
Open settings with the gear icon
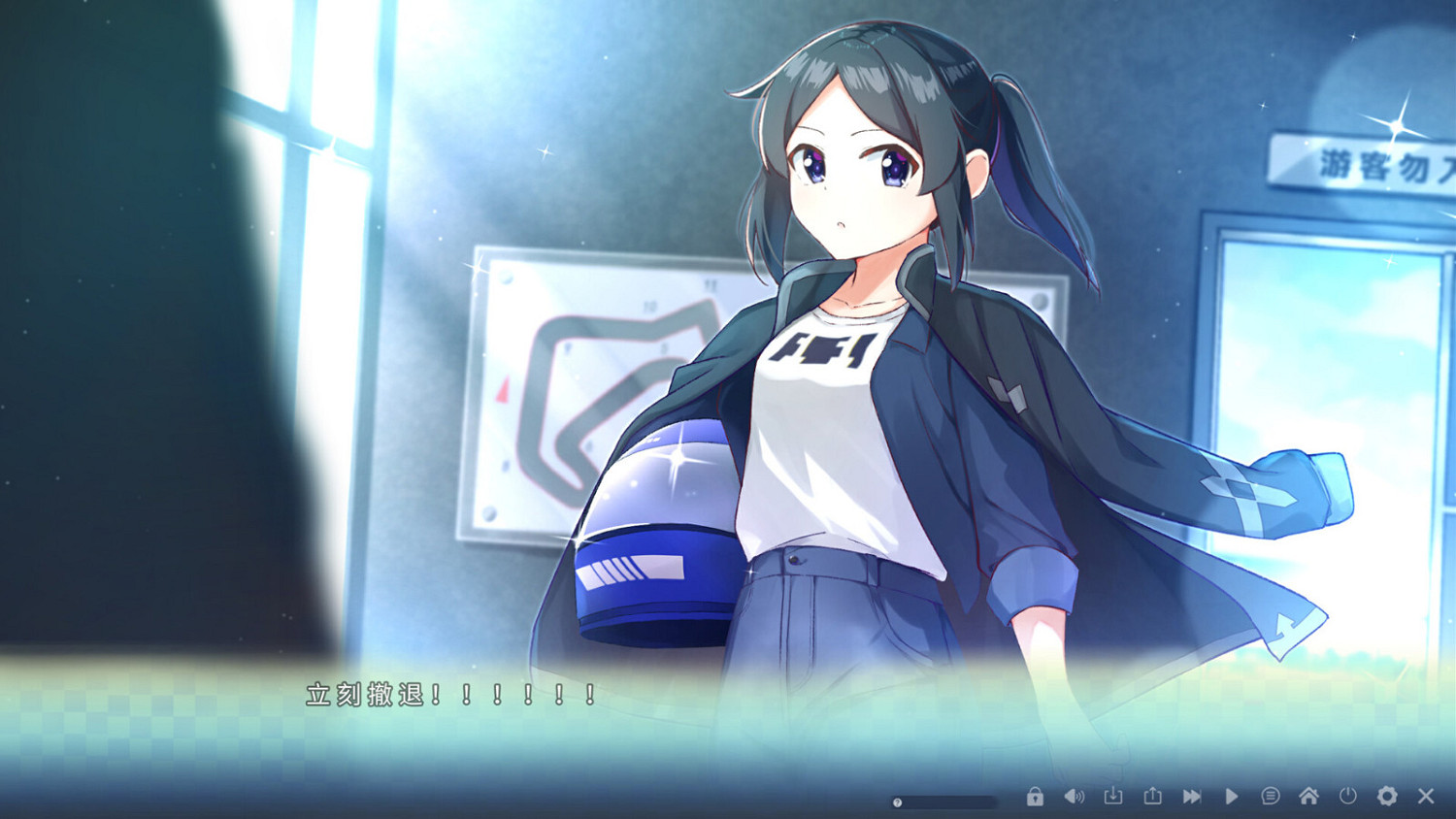[x=1387, y=795]
